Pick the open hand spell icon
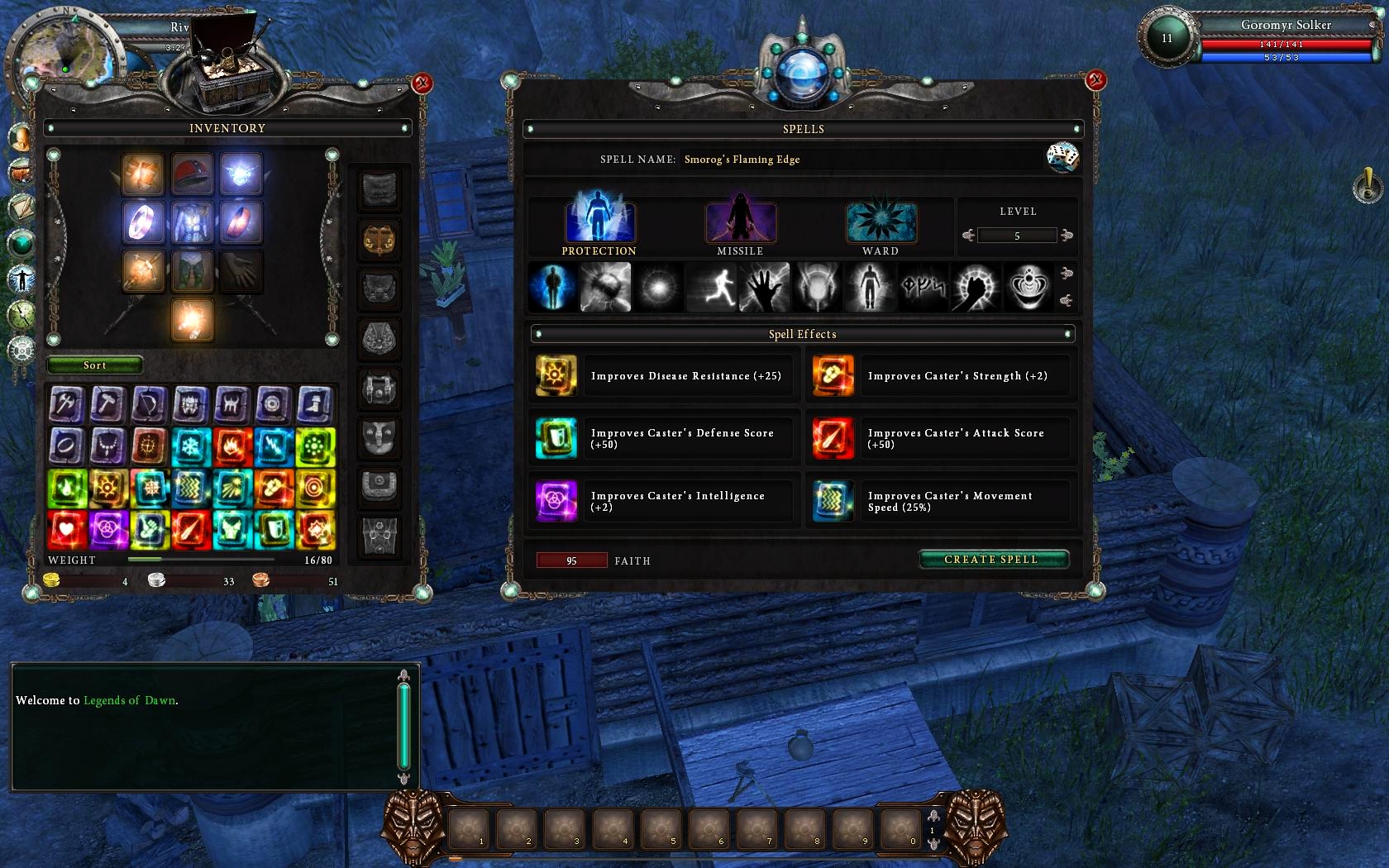The width and height of the screenshot is (1389, 868). [765, 288]
